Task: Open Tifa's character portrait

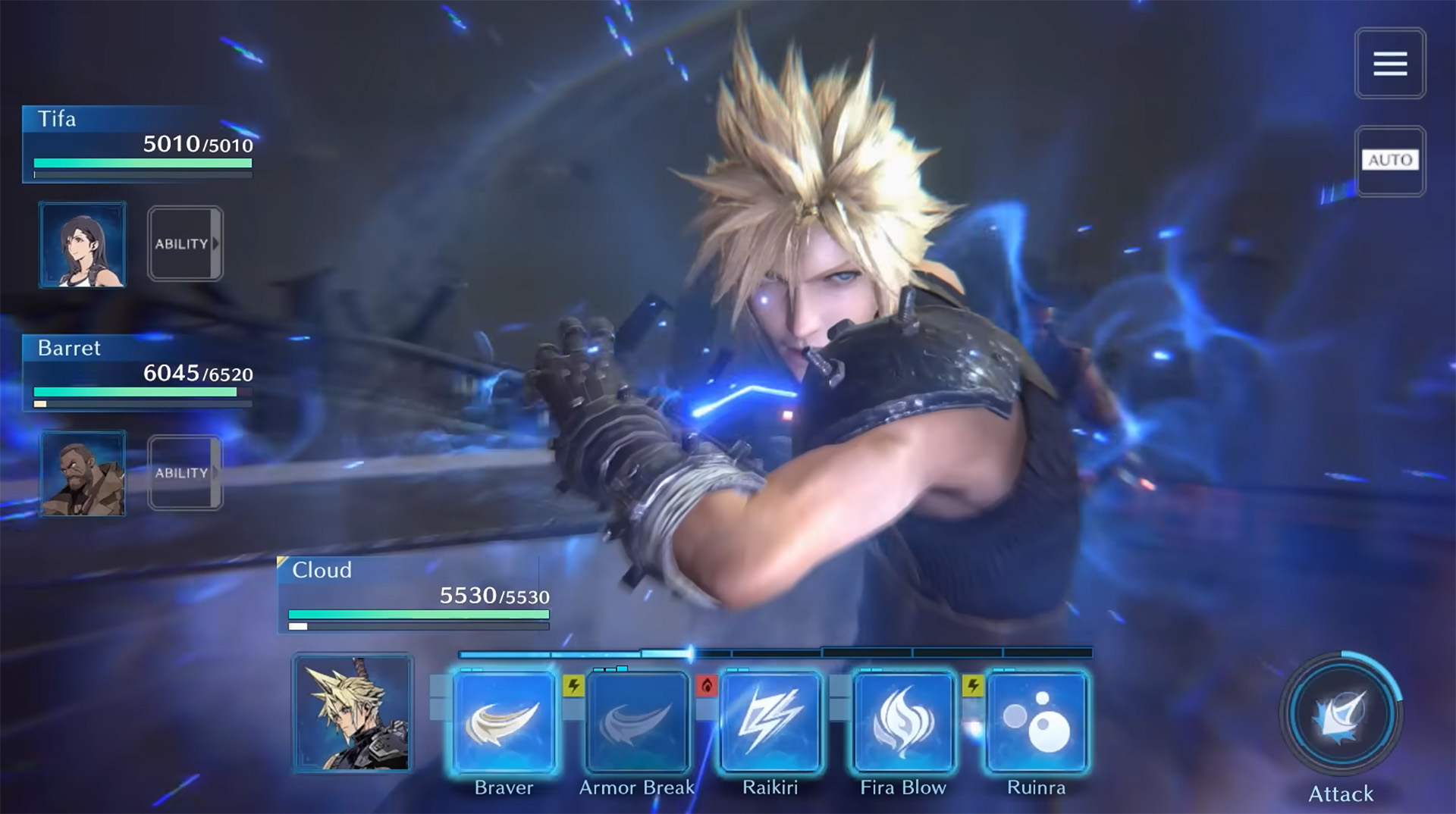Action: pyautogui.click(x=83, y=243)
